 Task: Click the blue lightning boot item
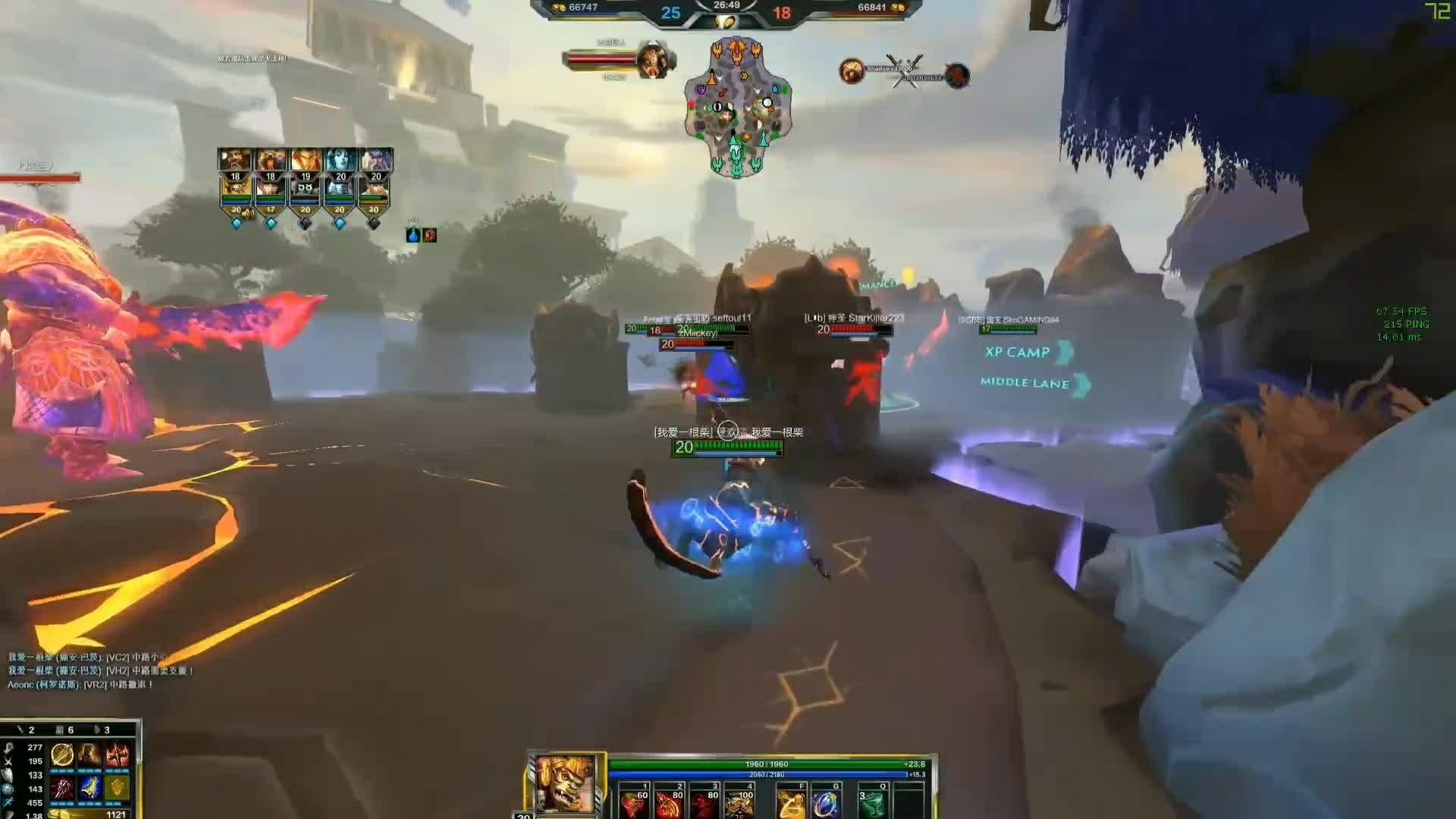(x=89, y=788)
